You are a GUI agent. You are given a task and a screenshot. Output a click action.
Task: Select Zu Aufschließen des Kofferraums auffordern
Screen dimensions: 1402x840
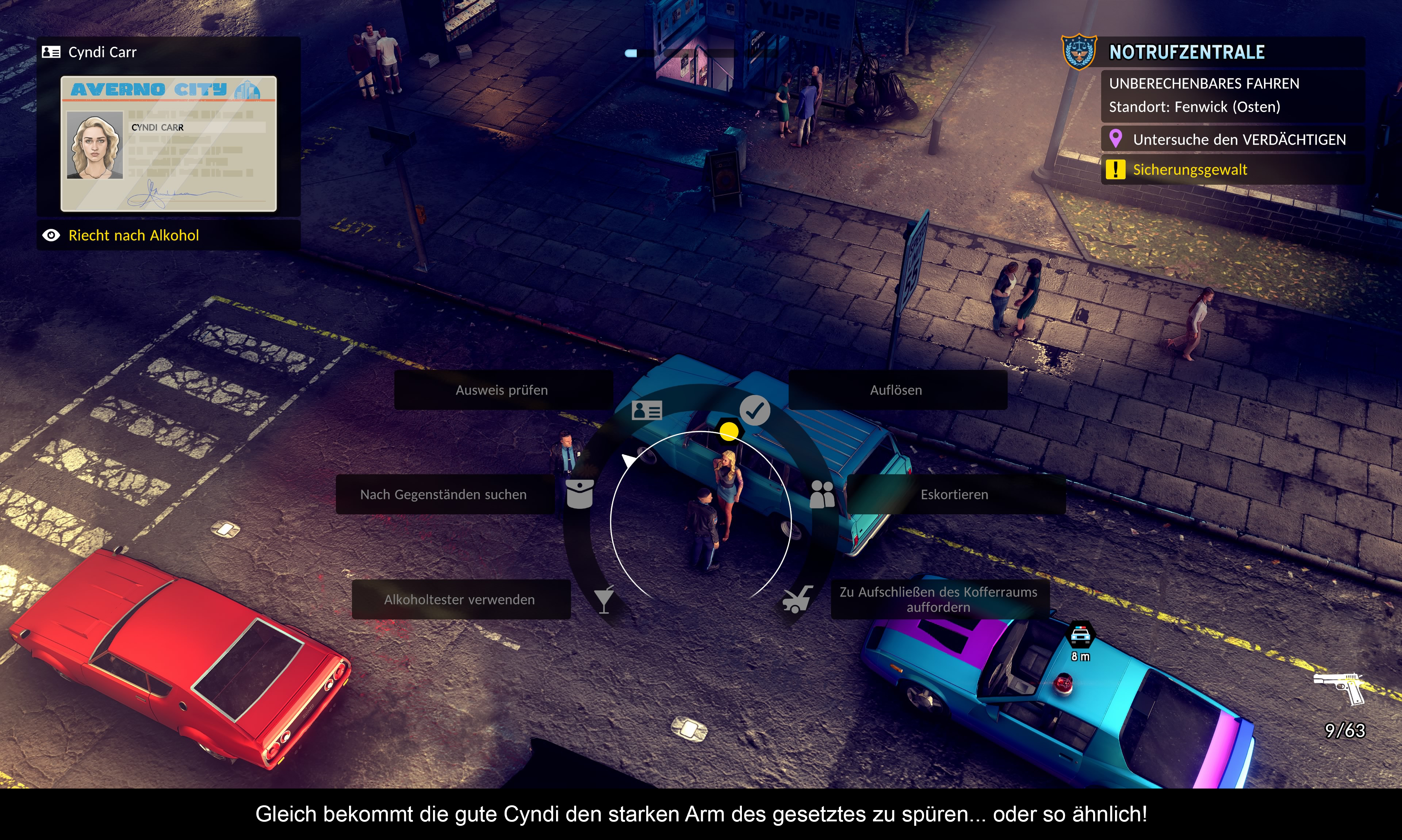click(x=938, y=599)
